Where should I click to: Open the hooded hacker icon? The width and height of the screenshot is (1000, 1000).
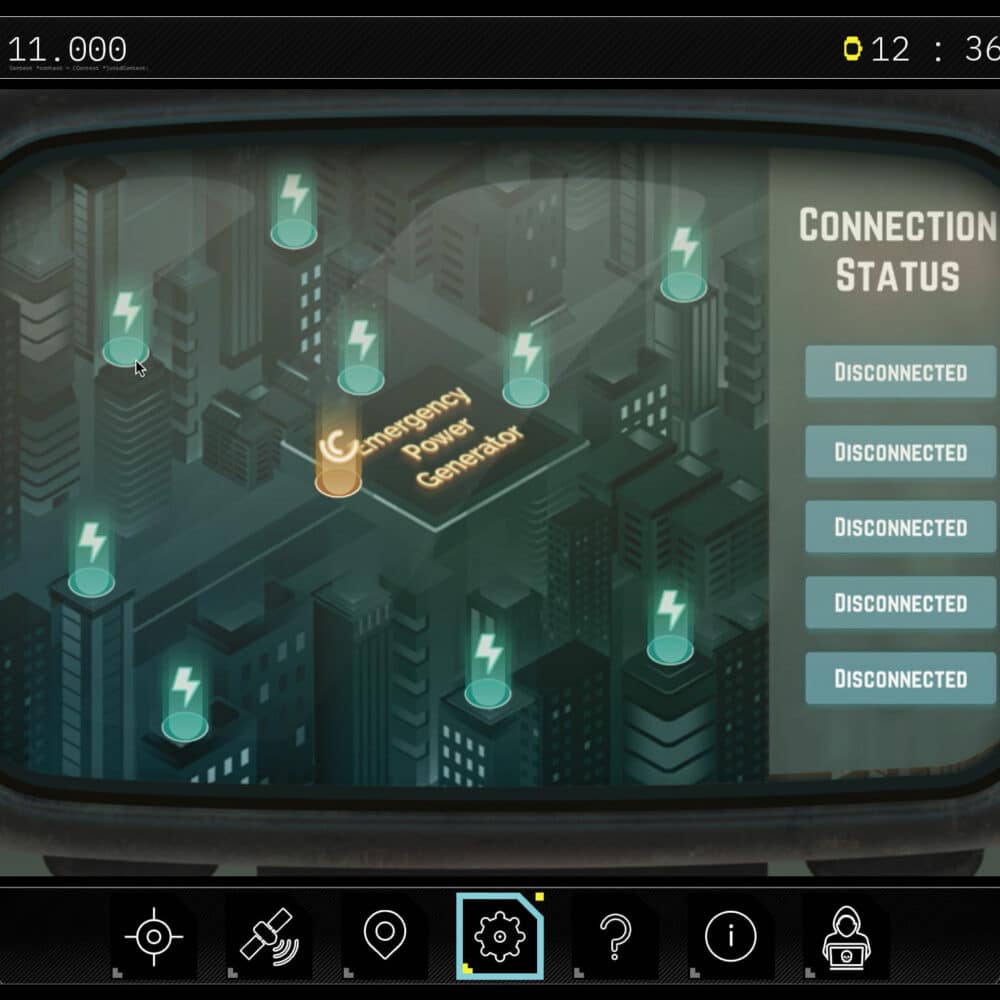845,937
